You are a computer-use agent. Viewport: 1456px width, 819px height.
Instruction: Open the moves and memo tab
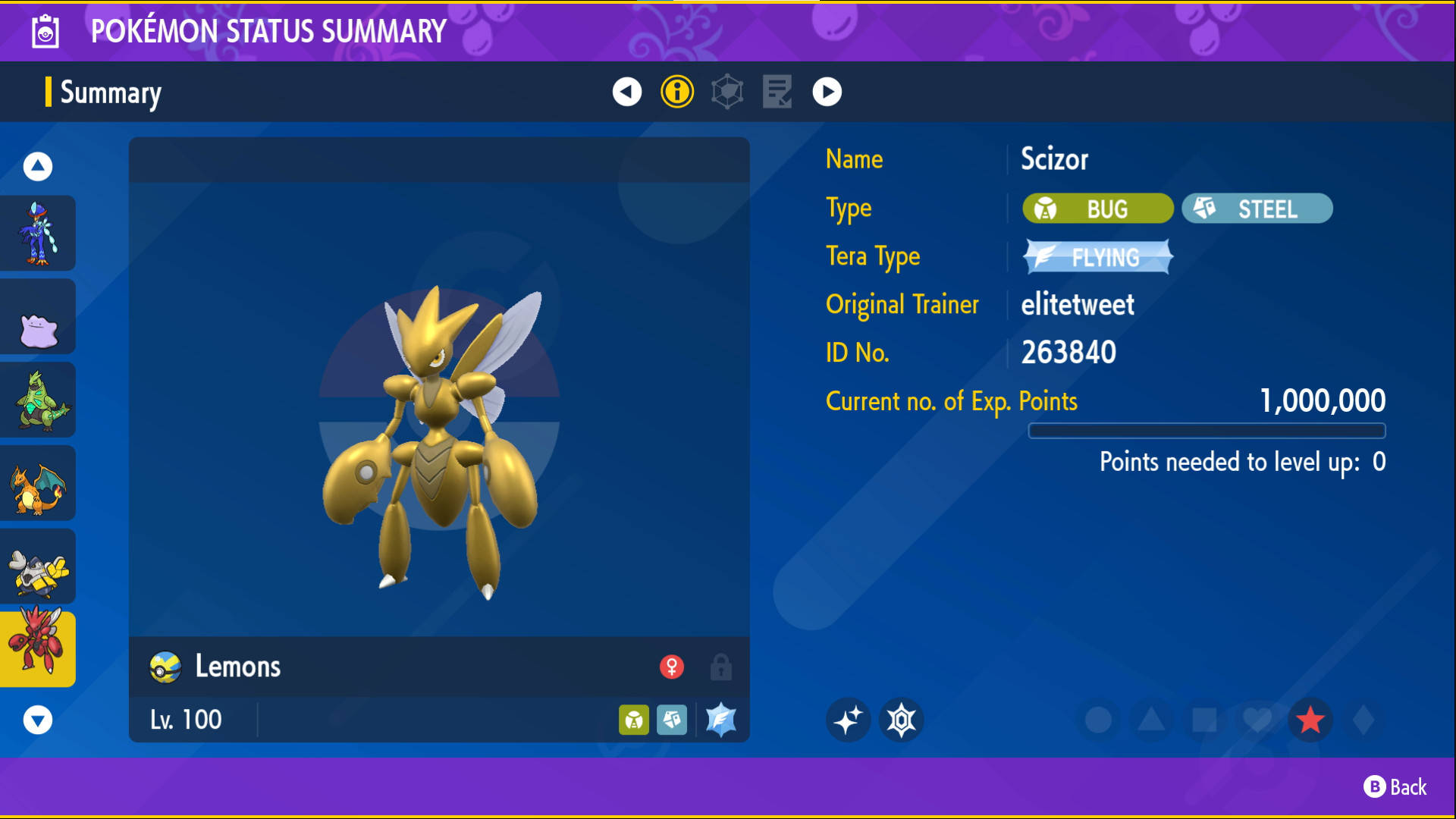[777, 92]
